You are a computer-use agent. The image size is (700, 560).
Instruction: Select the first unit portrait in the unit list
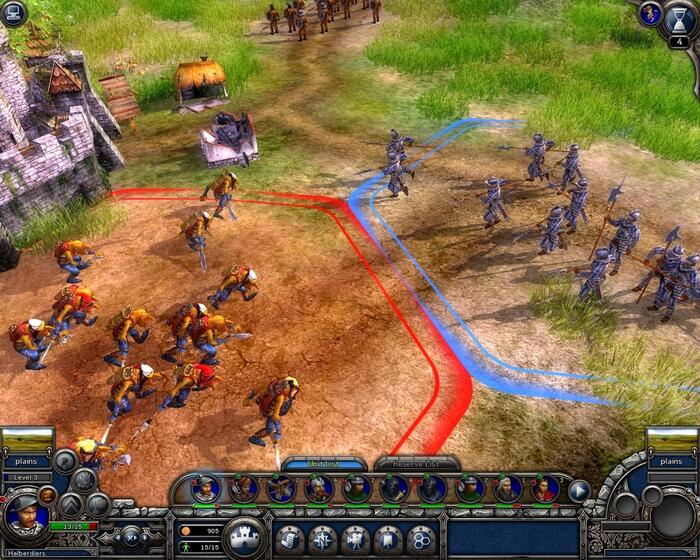click(x=206, y=489)
